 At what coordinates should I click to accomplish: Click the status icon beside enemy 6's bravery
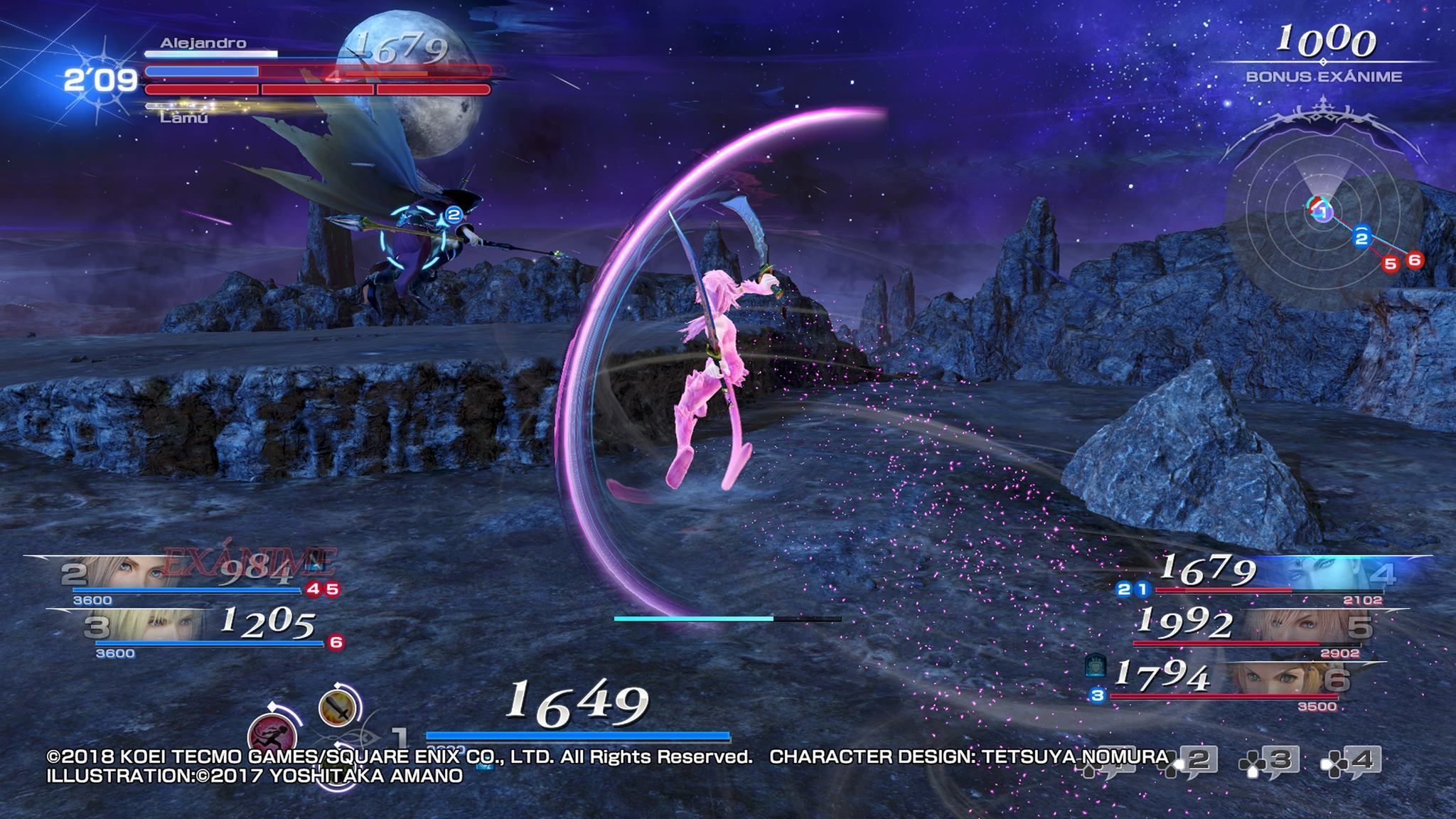[x=1096, y=668]
